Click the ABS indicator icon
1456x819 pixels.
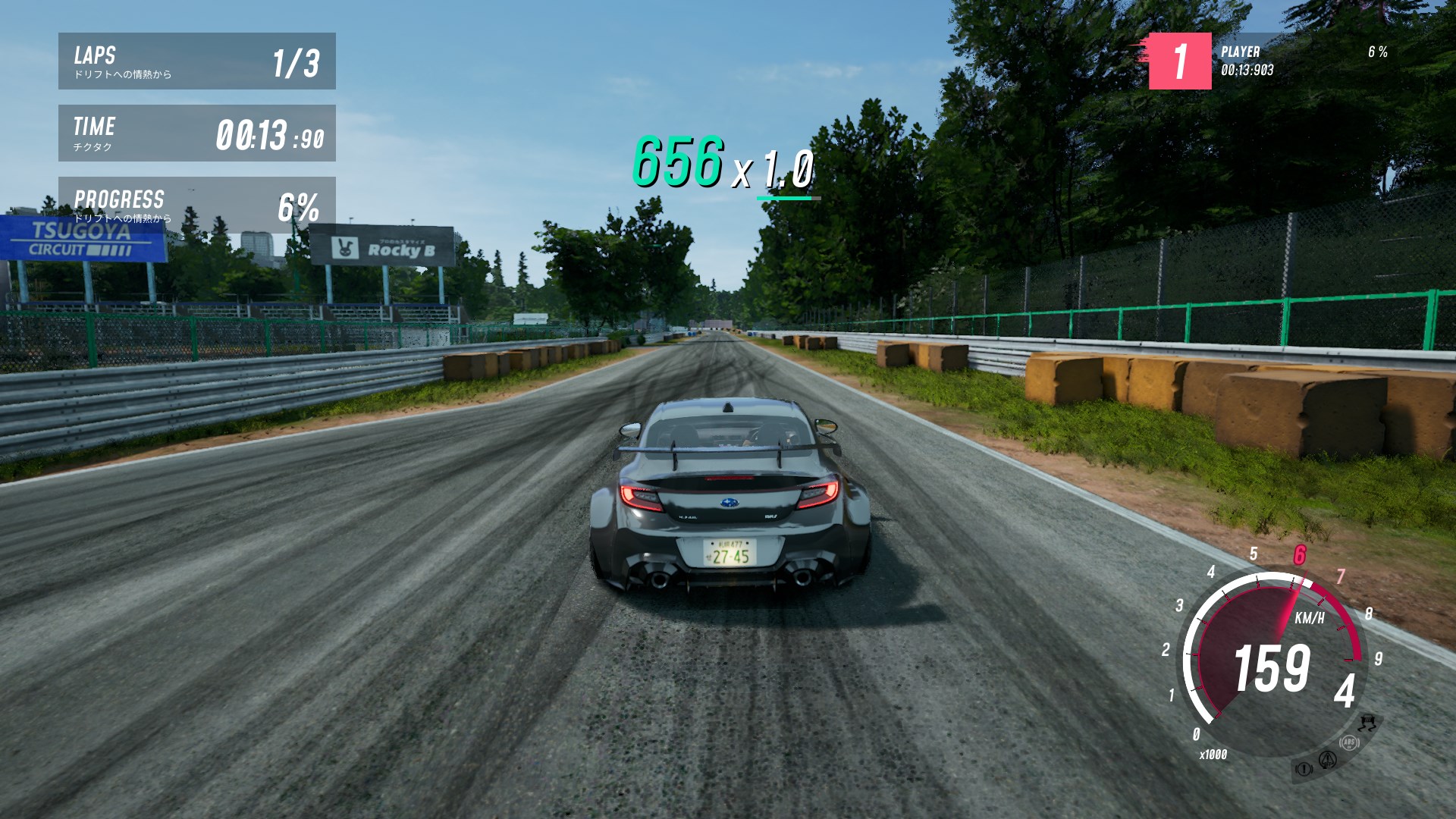tap(1349, 742)
